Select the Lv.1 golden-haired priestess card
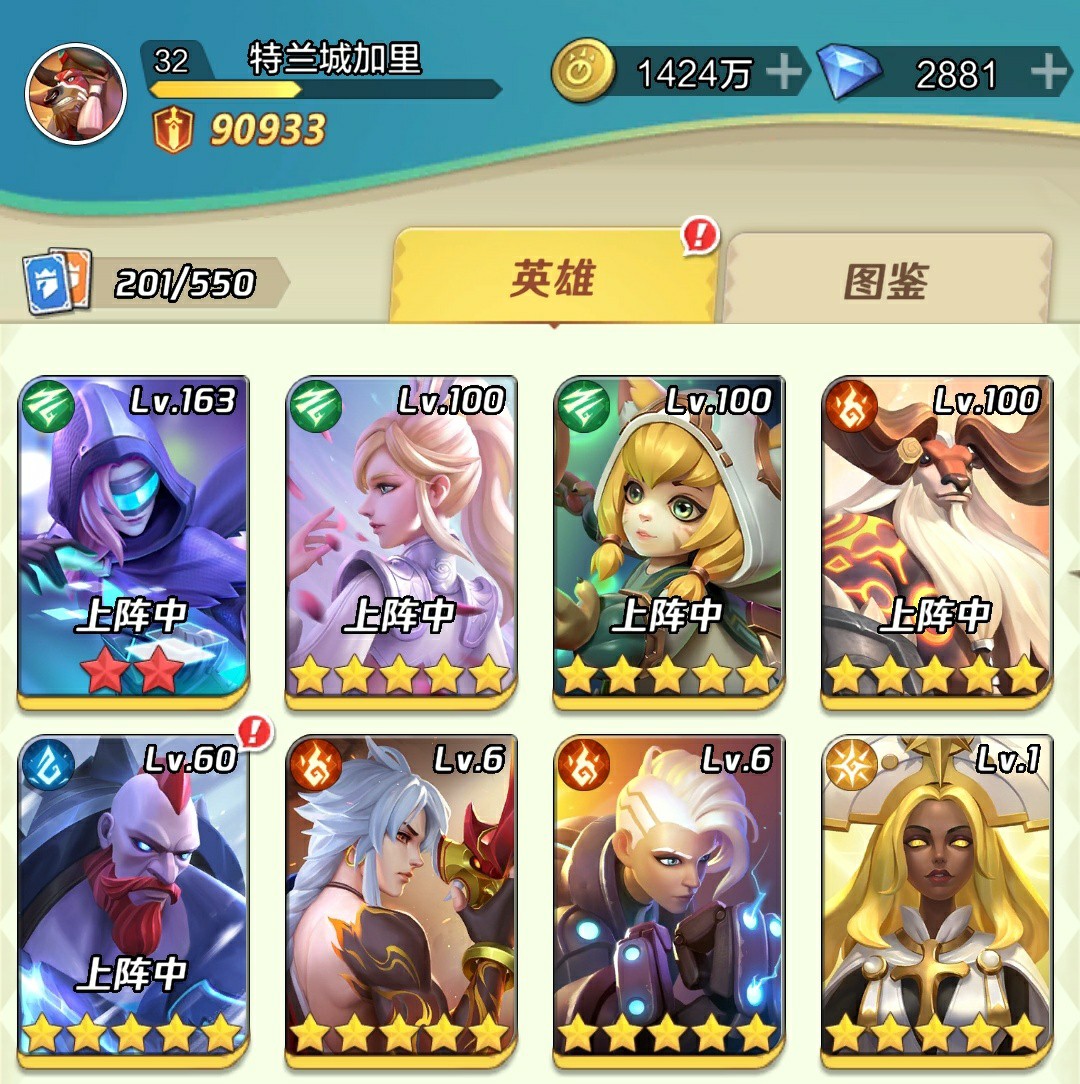Image resolution: width=1080 pixels, height=1084 pixels. point(937,898)
